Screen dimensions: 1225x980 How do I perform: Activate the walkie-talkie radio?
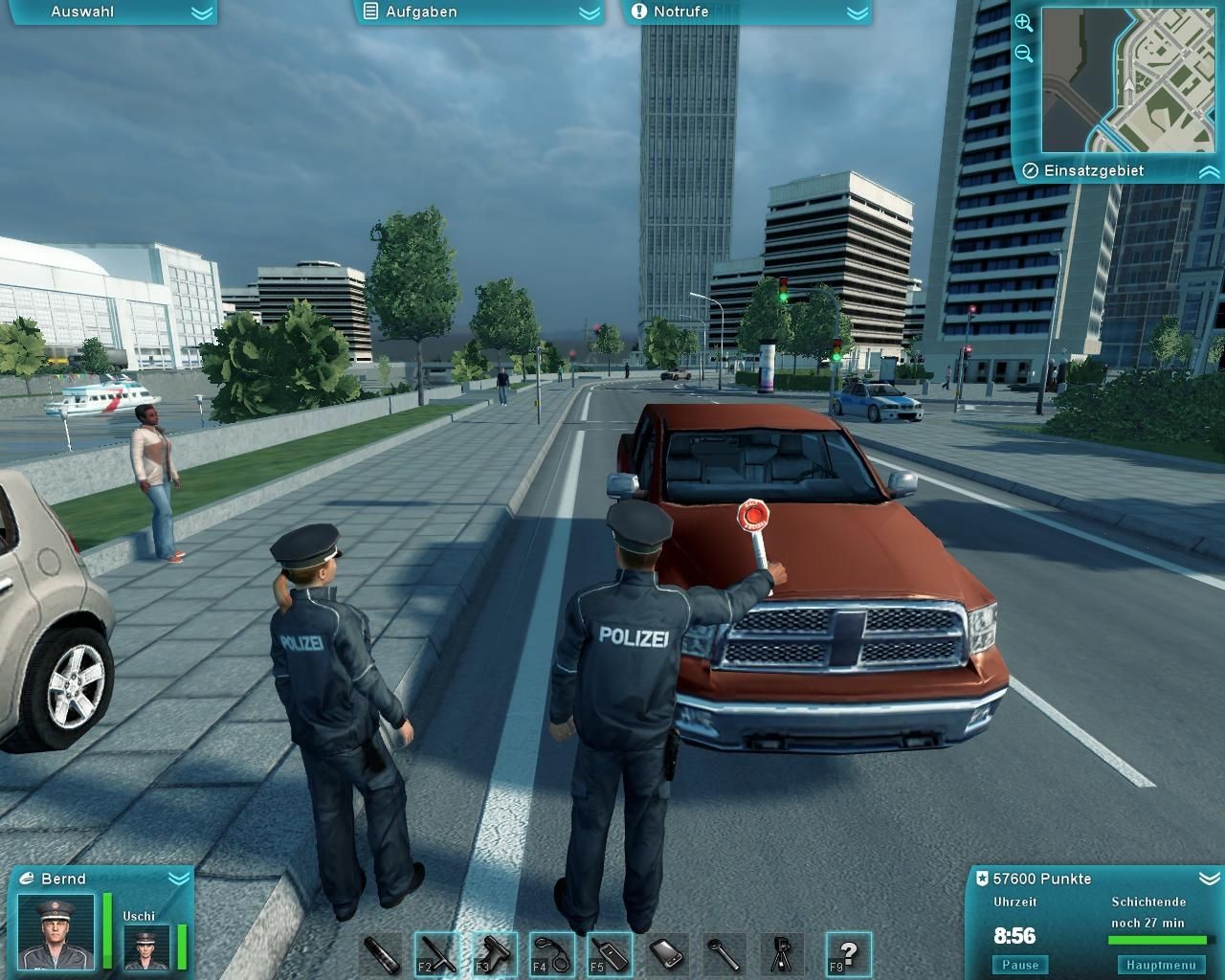[x=610, y=954]
